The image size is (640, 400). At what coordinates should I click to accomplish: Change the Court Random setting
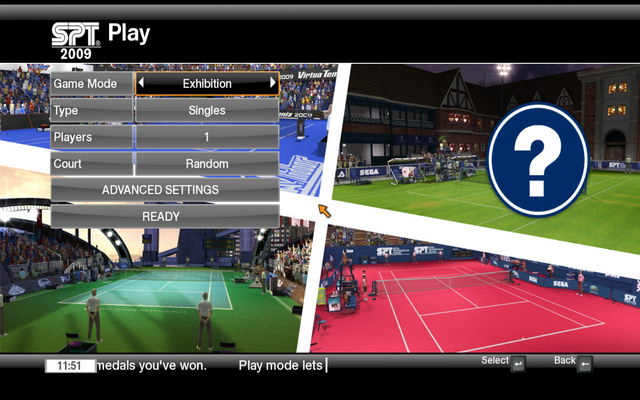[x=207, y=163]
